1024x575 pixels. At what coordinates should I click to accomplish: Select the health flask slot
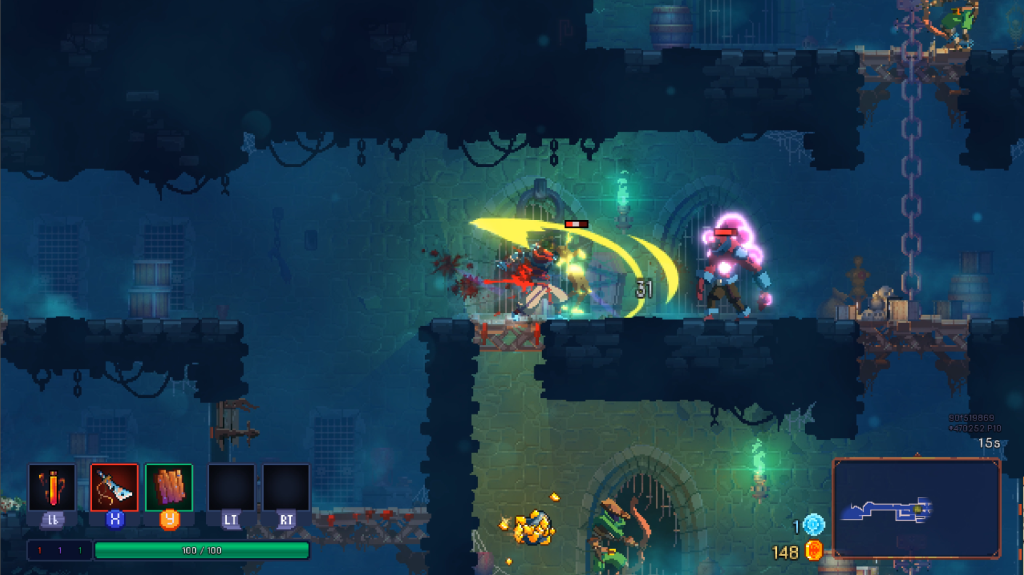pos(51,488)
